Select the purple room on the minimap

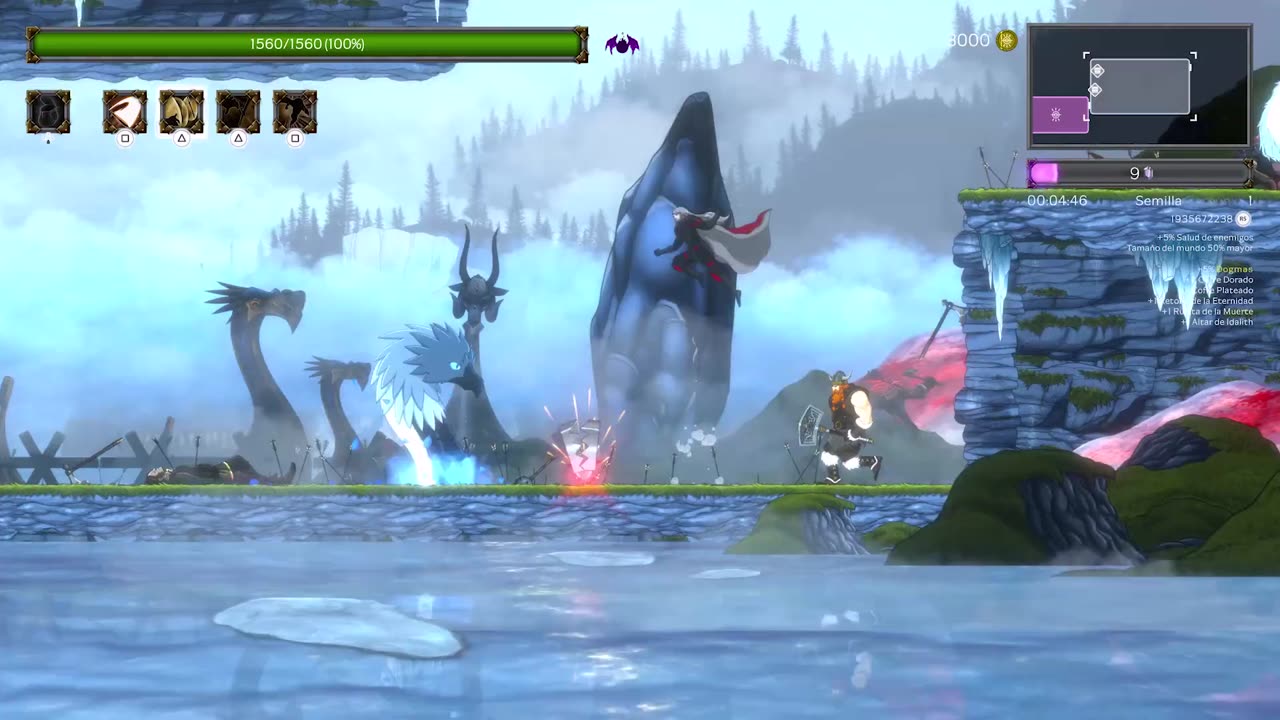1059,115
